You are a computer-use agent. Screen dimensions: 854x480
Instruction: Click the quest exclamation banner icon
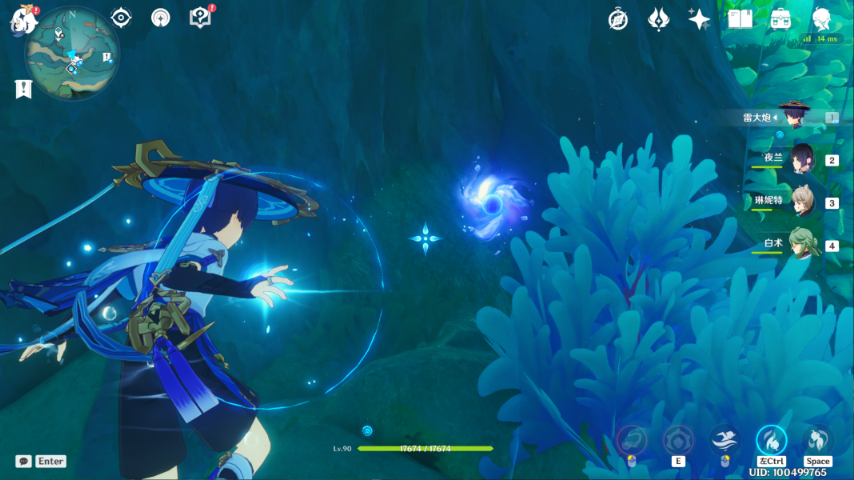(23, 89)
